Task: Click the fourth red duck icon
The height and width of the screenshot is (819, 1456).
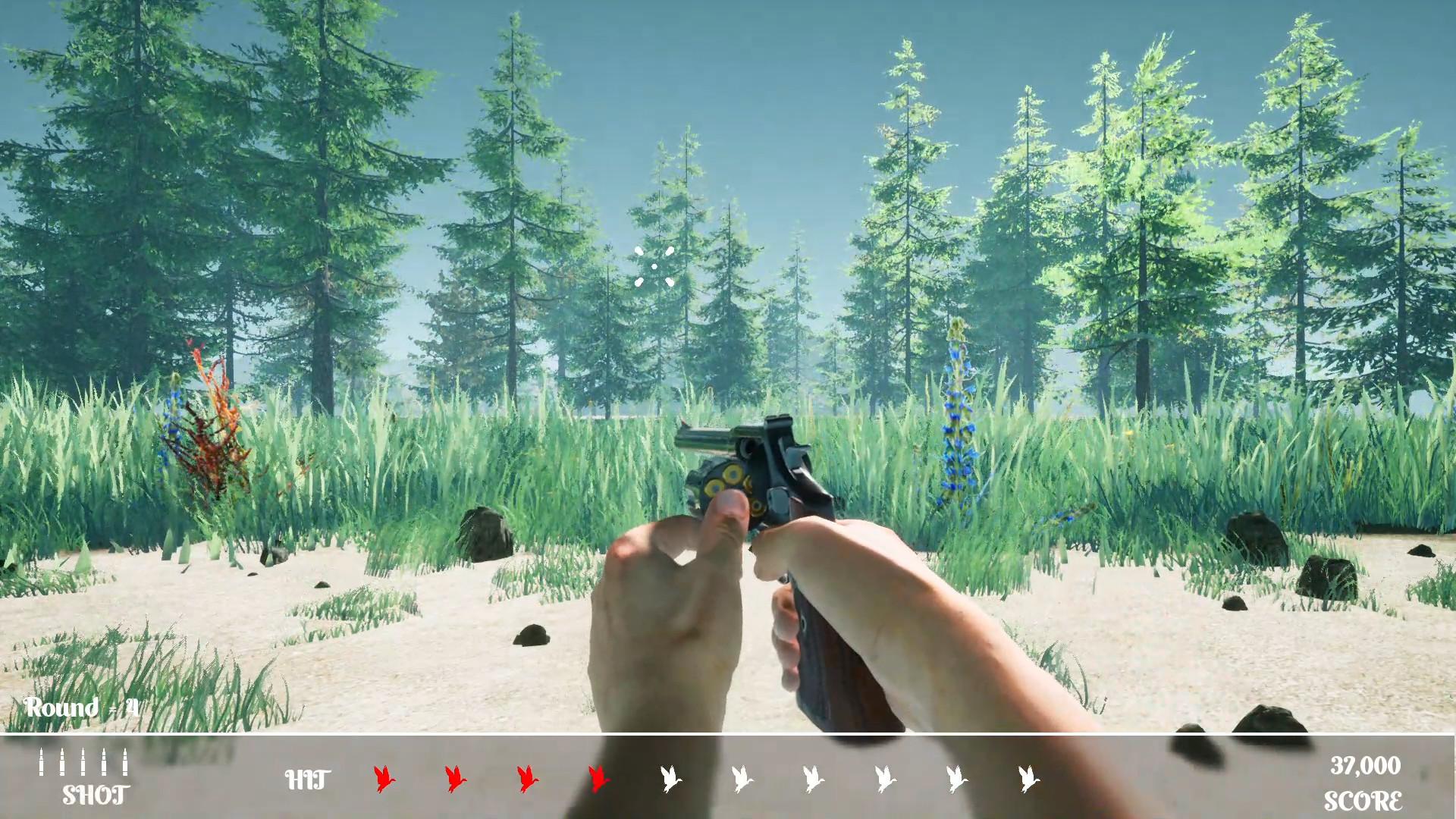Action: pyautogui.click(x=599, y=779)
